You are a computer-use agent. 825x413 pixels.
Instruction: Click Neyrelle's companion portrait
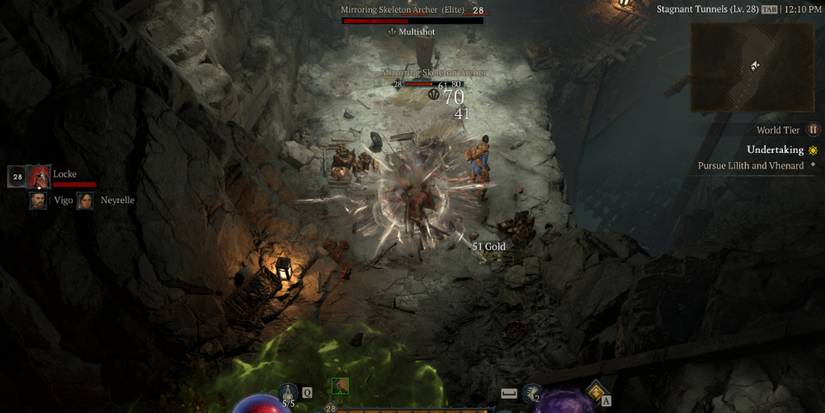[86, 200]
